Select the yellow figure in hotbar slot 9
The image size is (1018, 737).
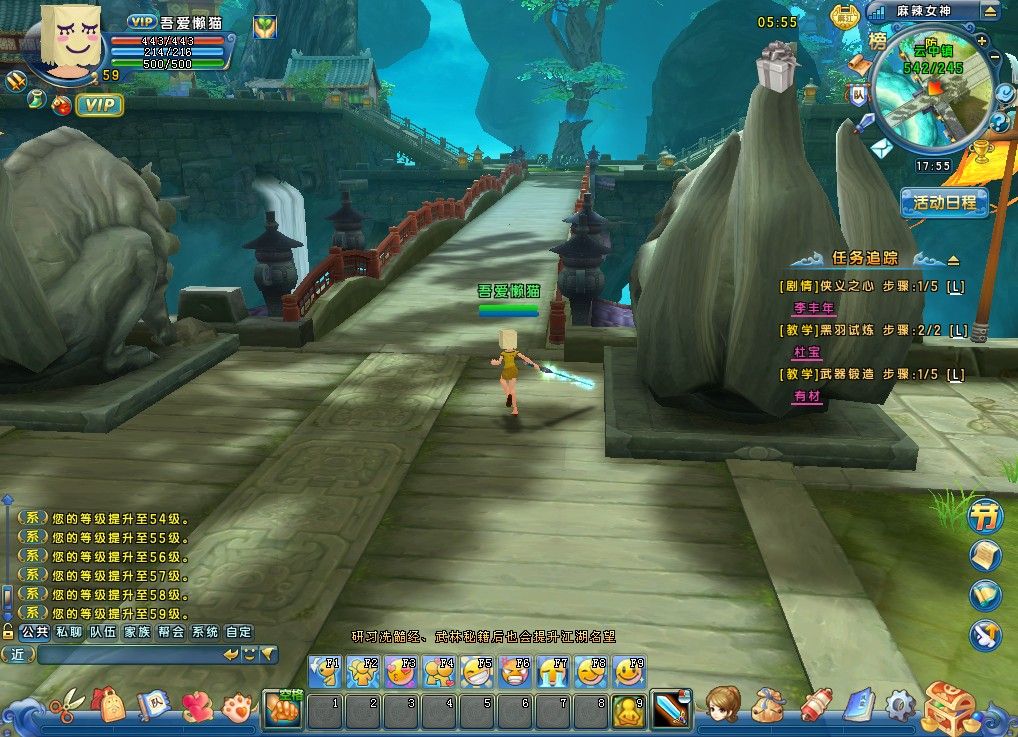pyautogui.click(x=628, y=710)
